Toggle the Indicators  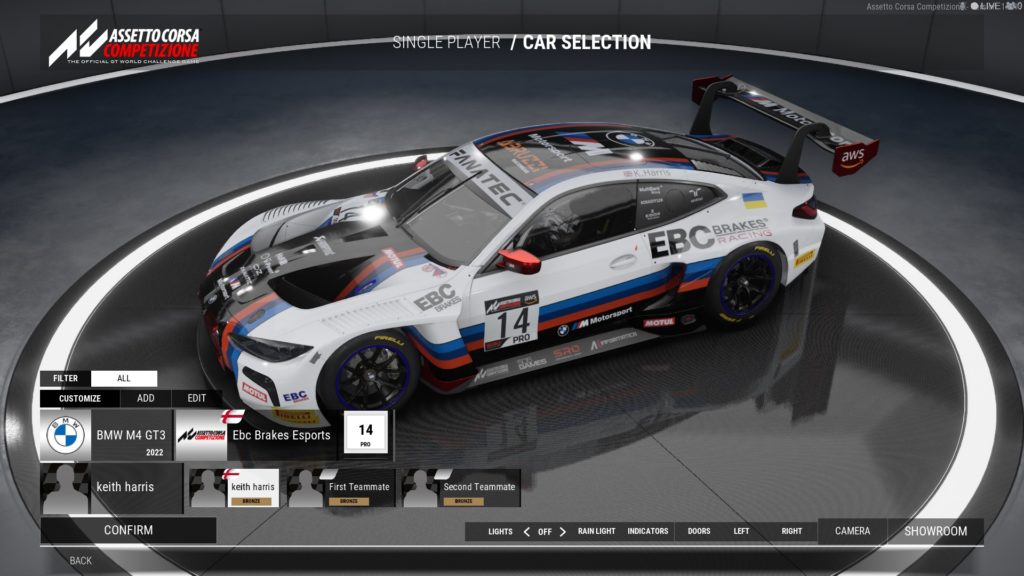click(x=648, y=531)
